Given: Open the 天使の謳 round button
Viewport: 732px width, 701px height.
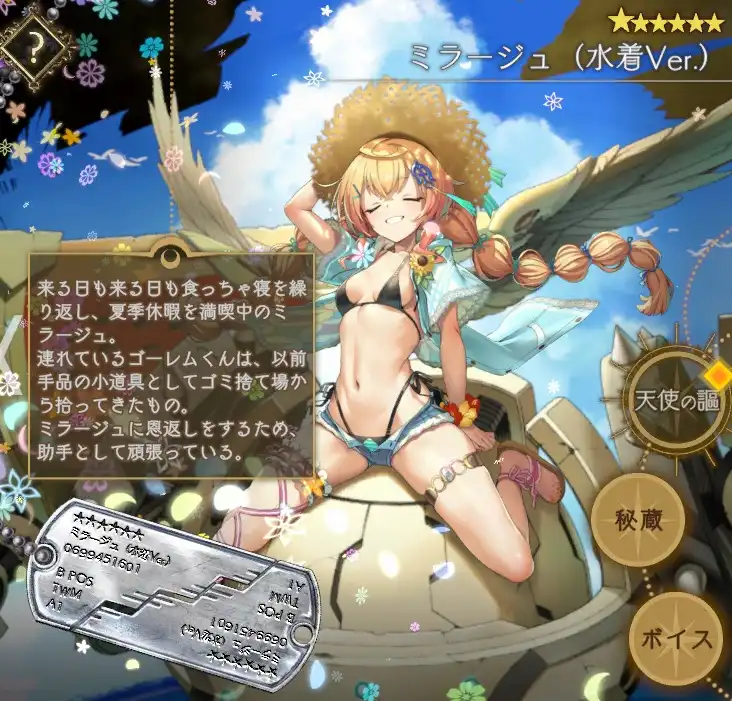Looking at the screenshot, I should pyautogui.click(x=674, y=400).
